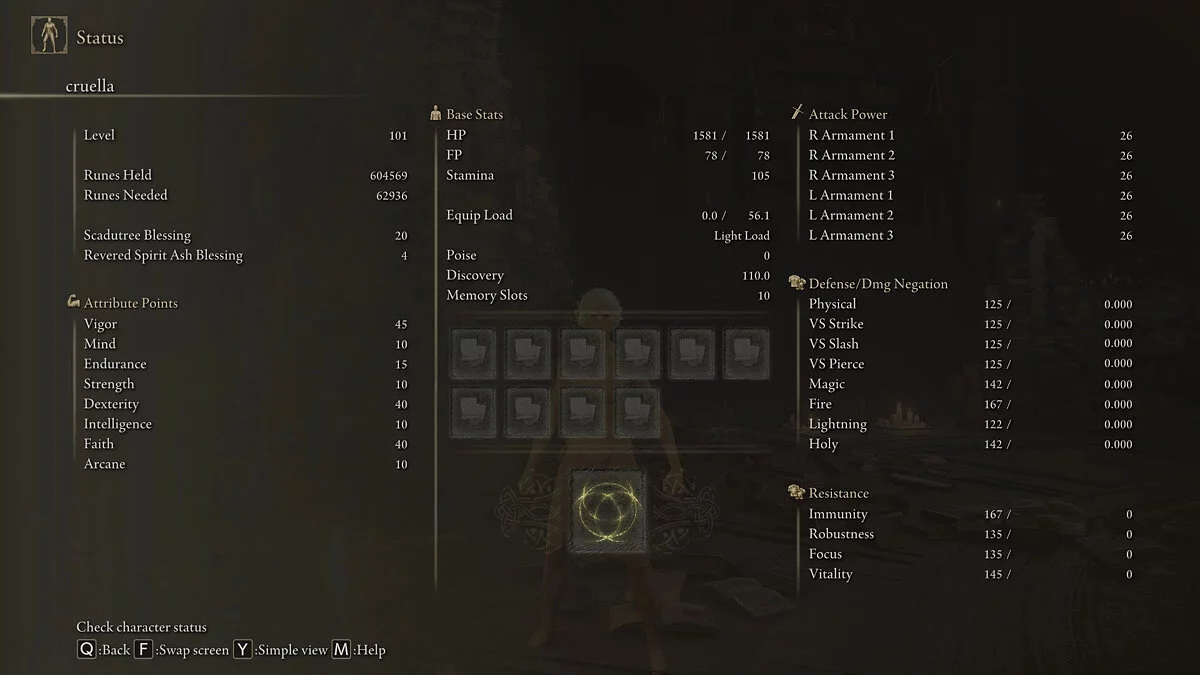The width and height of the screenshot is (1200, 675).
Task: Highlight the Vitality resistance row
Action: pos(970,574)
